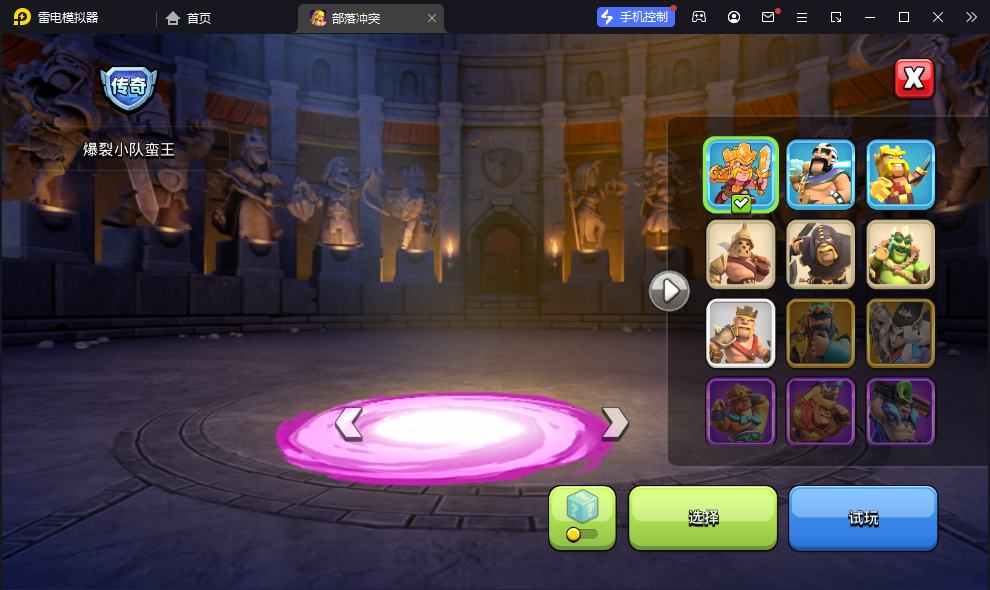
Task: Click the green 选择 button
Action: click(x=703, y=517)
